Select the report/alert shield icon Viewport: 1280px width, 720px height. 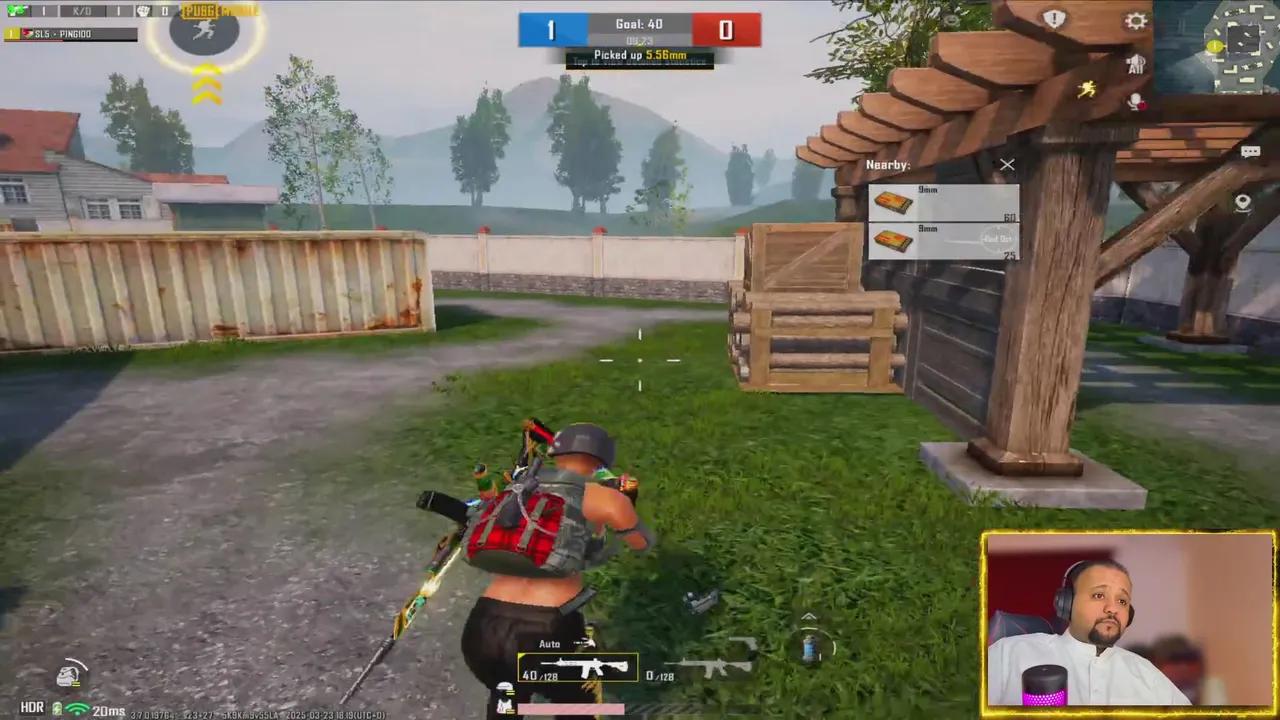point(1055,19)
